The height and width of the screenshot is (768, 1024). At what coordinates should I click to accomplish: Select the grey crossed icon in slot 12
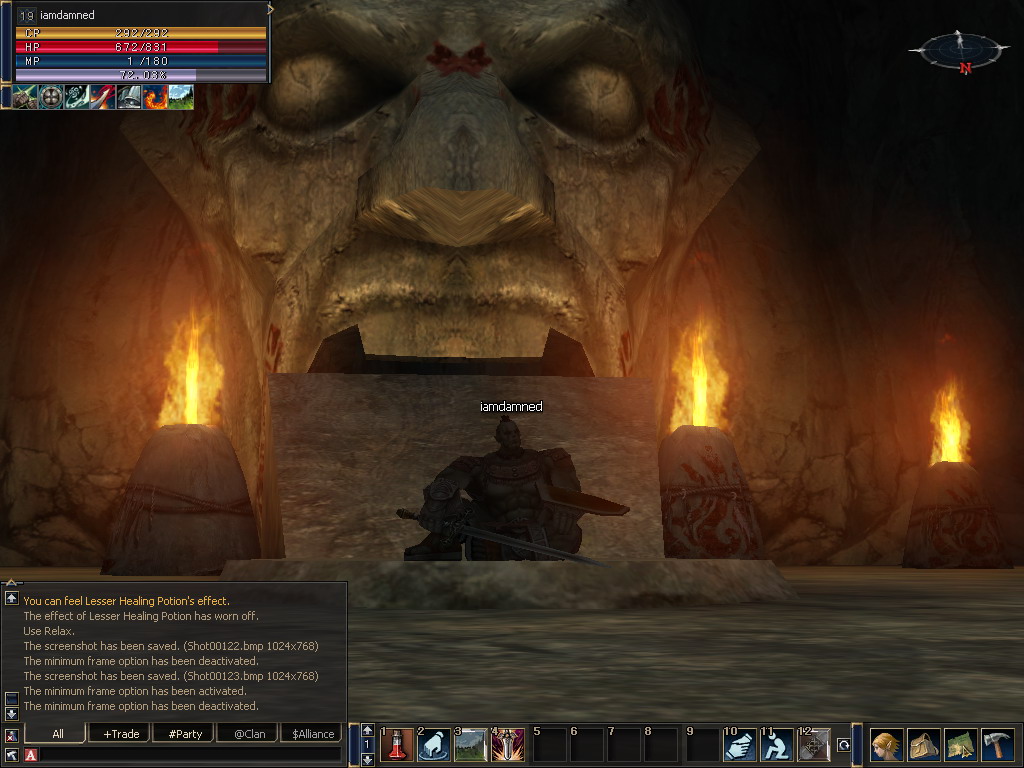tap(813, 745)
